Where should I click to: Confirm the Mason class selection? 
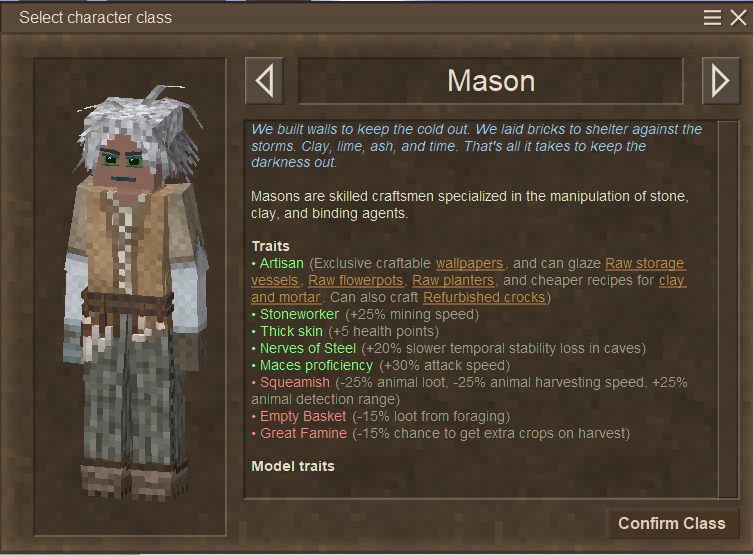(x=671, y=524)
